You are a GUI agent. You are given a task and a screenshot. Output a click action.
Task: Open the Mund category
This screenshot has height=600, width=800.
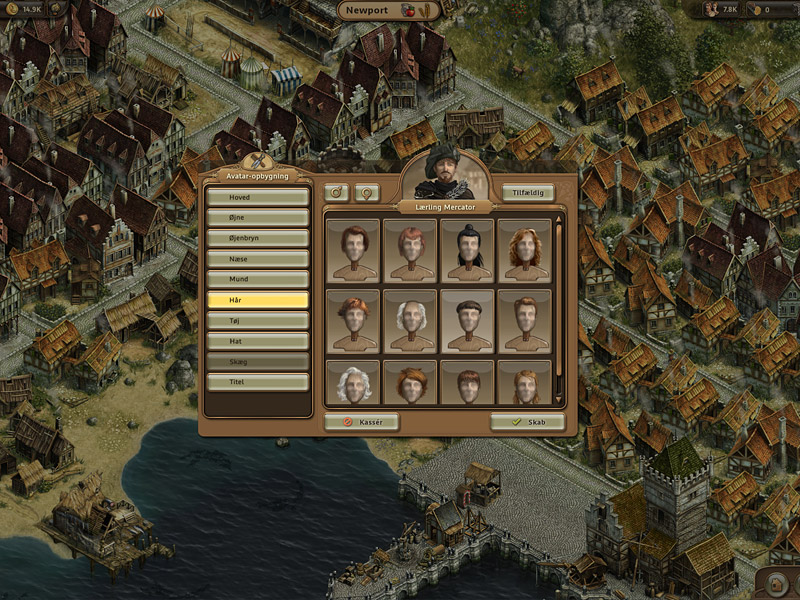[257, 279]
